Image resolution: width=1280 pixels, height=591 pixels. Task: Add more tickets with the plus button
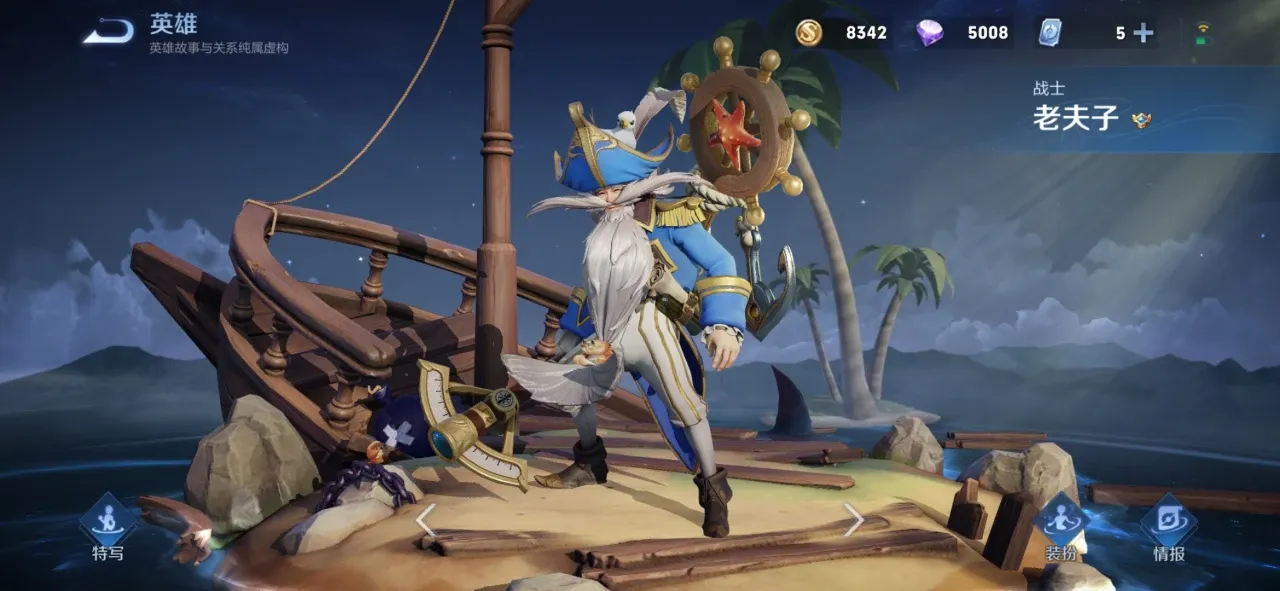pos(1143,33)
